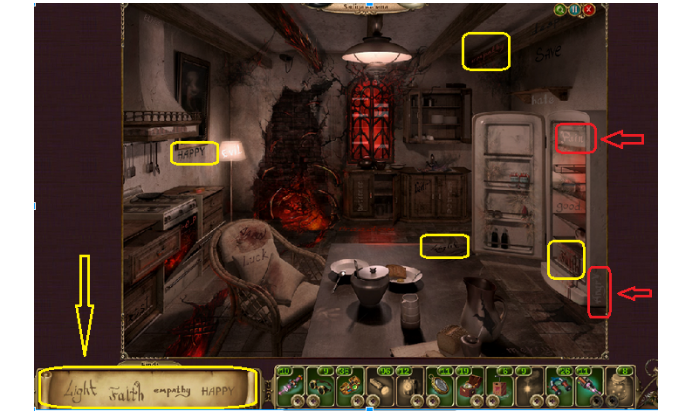Activate the red gift box tool
Viewport: 676px width, 412px height.
pyautogui.click(x=498, y=385)
